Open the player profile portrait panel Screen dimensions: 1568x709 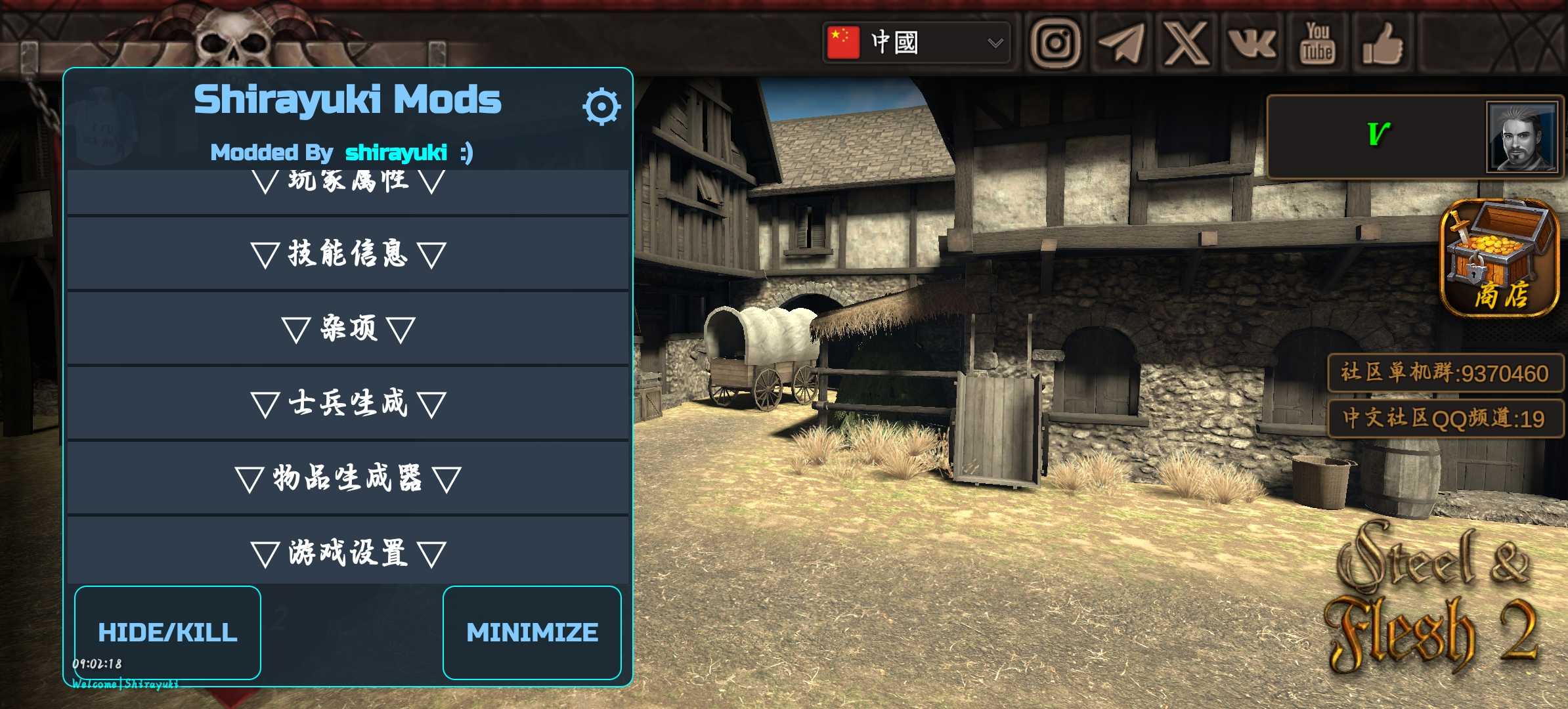tap(1521, 137)
